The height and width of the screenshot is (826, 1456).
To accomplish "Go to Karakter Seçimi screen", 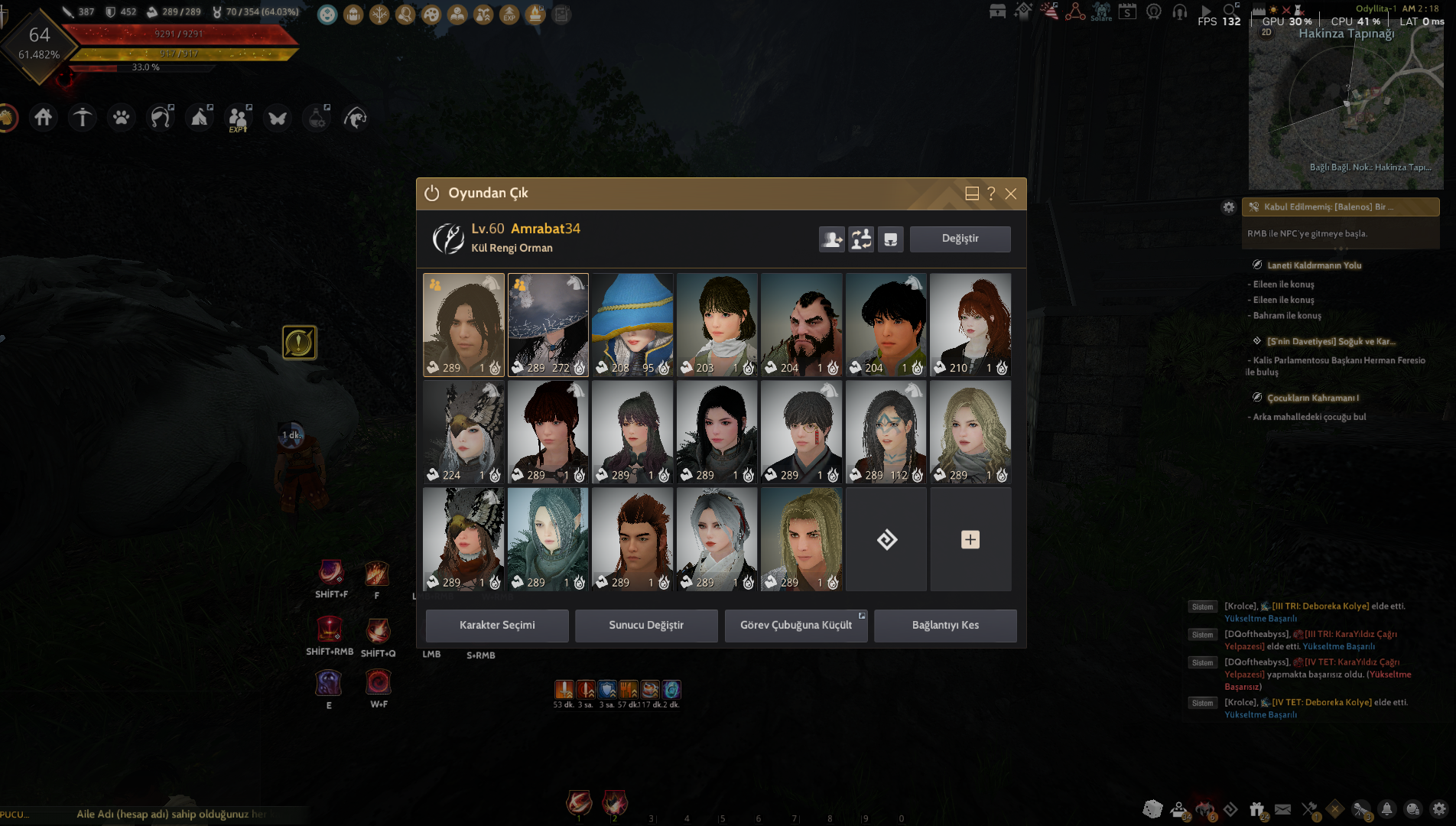I will tap(497, 626).
